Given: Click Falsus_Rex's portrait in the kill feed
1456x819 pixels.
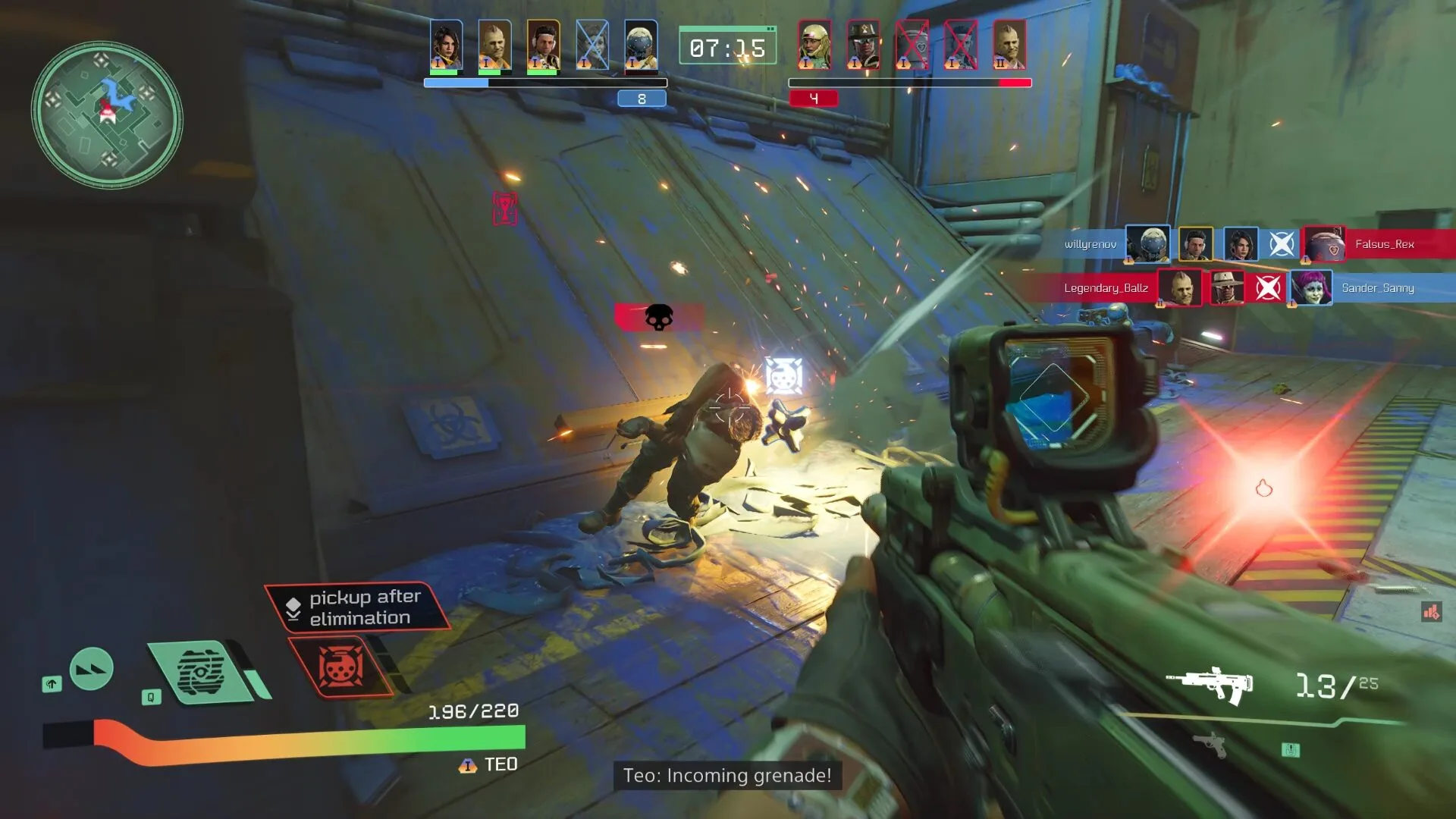Looking at the screenshot, I should 1324,244.
